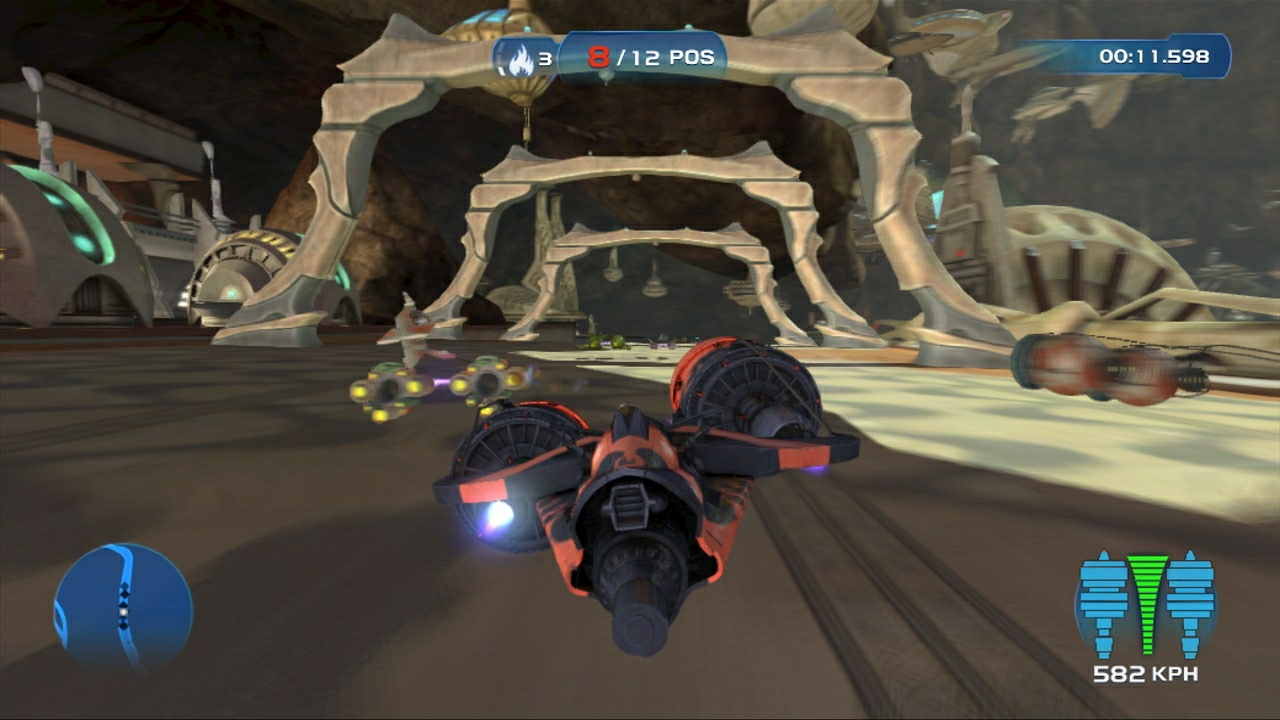This screenshot has width=1280, height=720.
Task: Open the circular minimap display
Action: [125, 605]
